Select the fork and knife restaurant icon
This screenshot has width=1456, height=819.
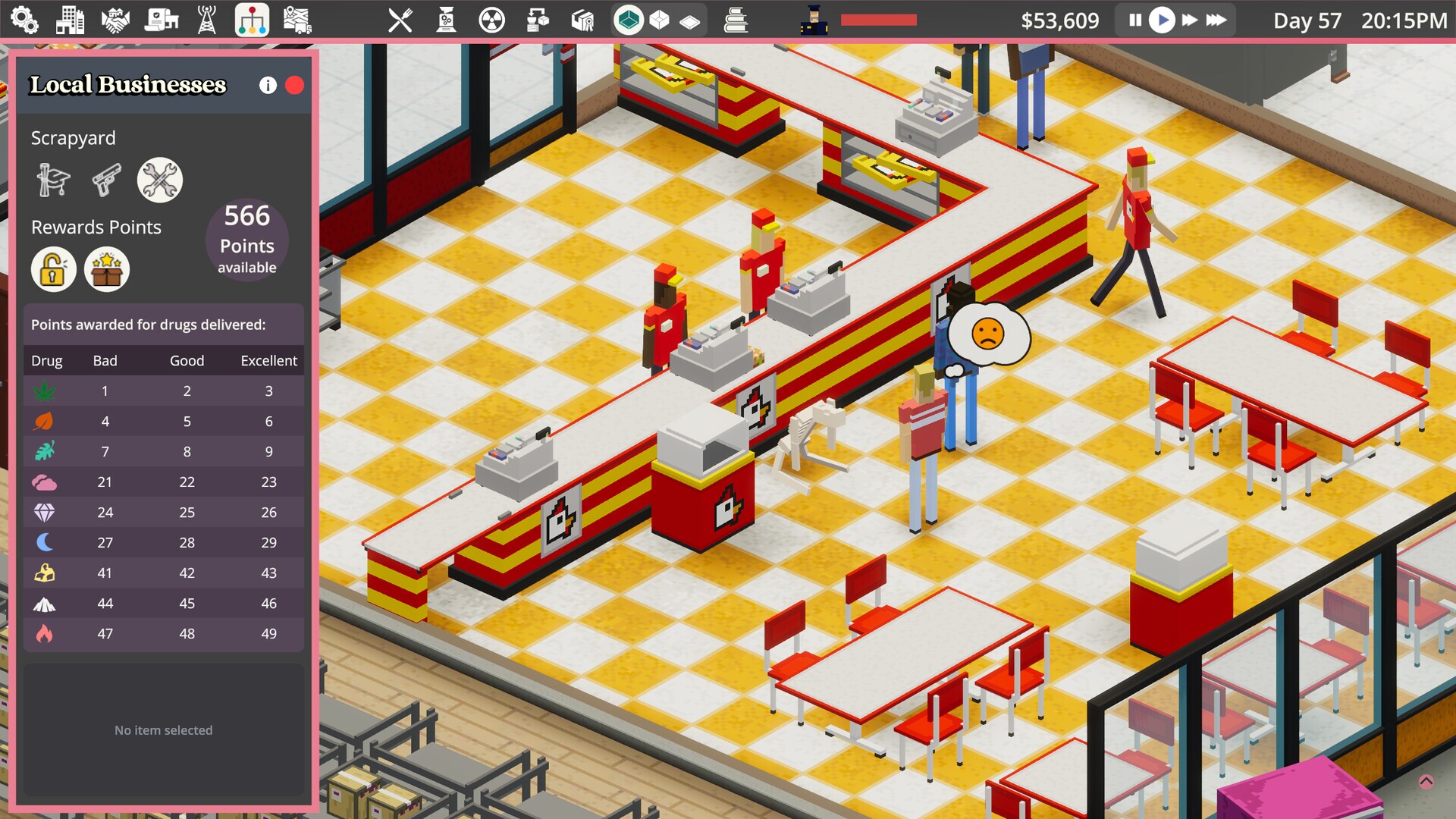pos(400,20)
